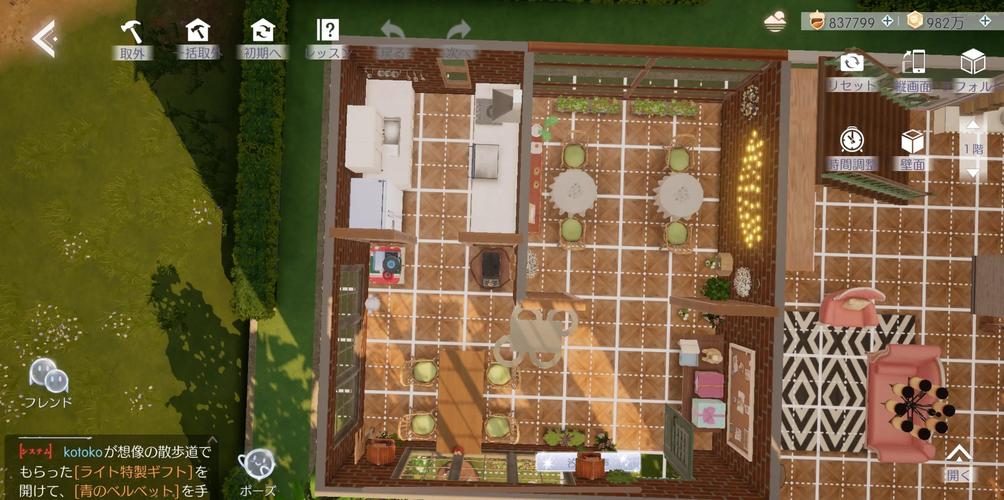Viewport: 1004px width, 500px height.
Task: Open the レッスン lesson guide
Action: tap(327, 37)
